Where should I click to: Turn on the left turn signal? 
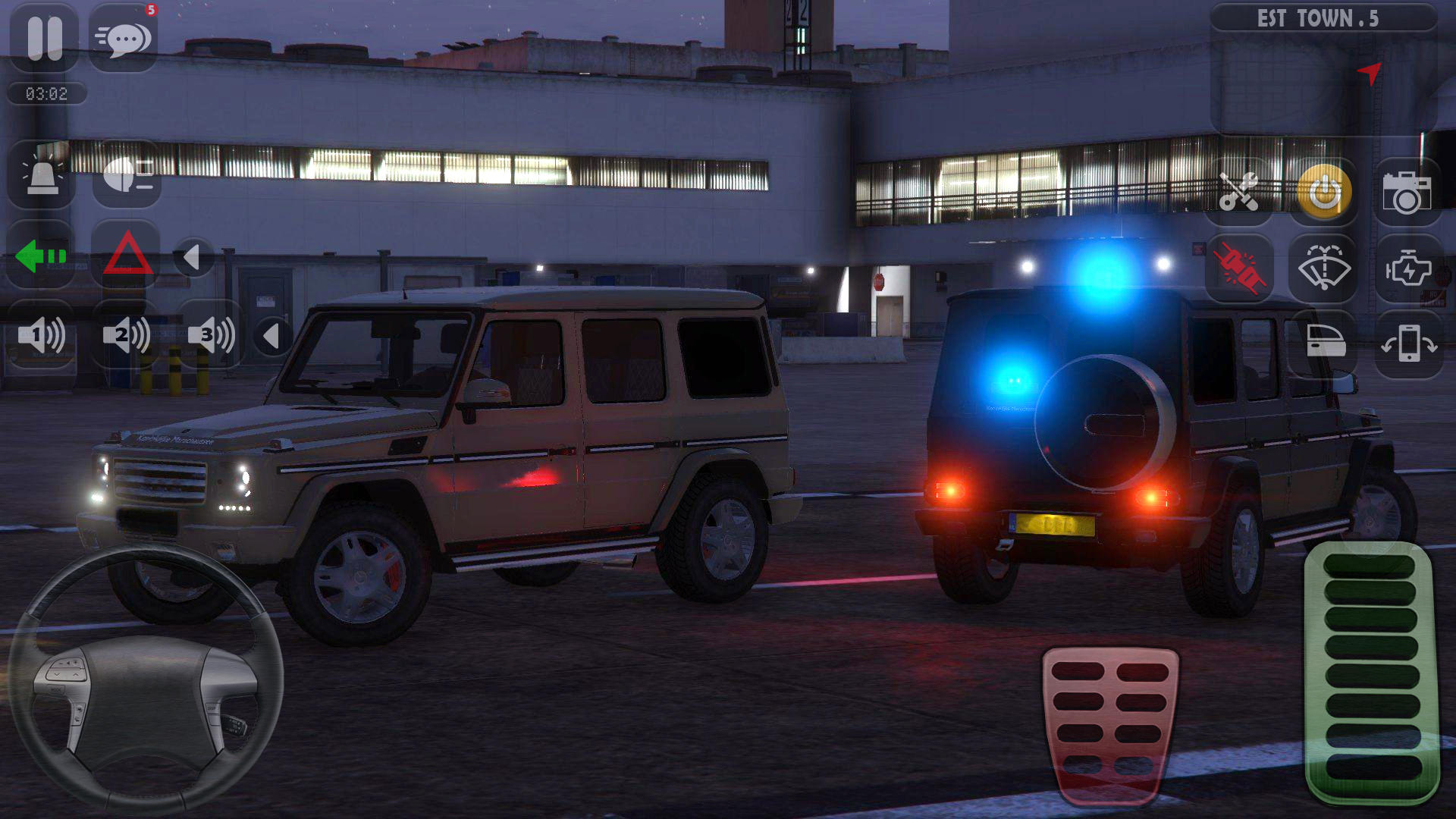pyautogui.click(x=43, y=256)
